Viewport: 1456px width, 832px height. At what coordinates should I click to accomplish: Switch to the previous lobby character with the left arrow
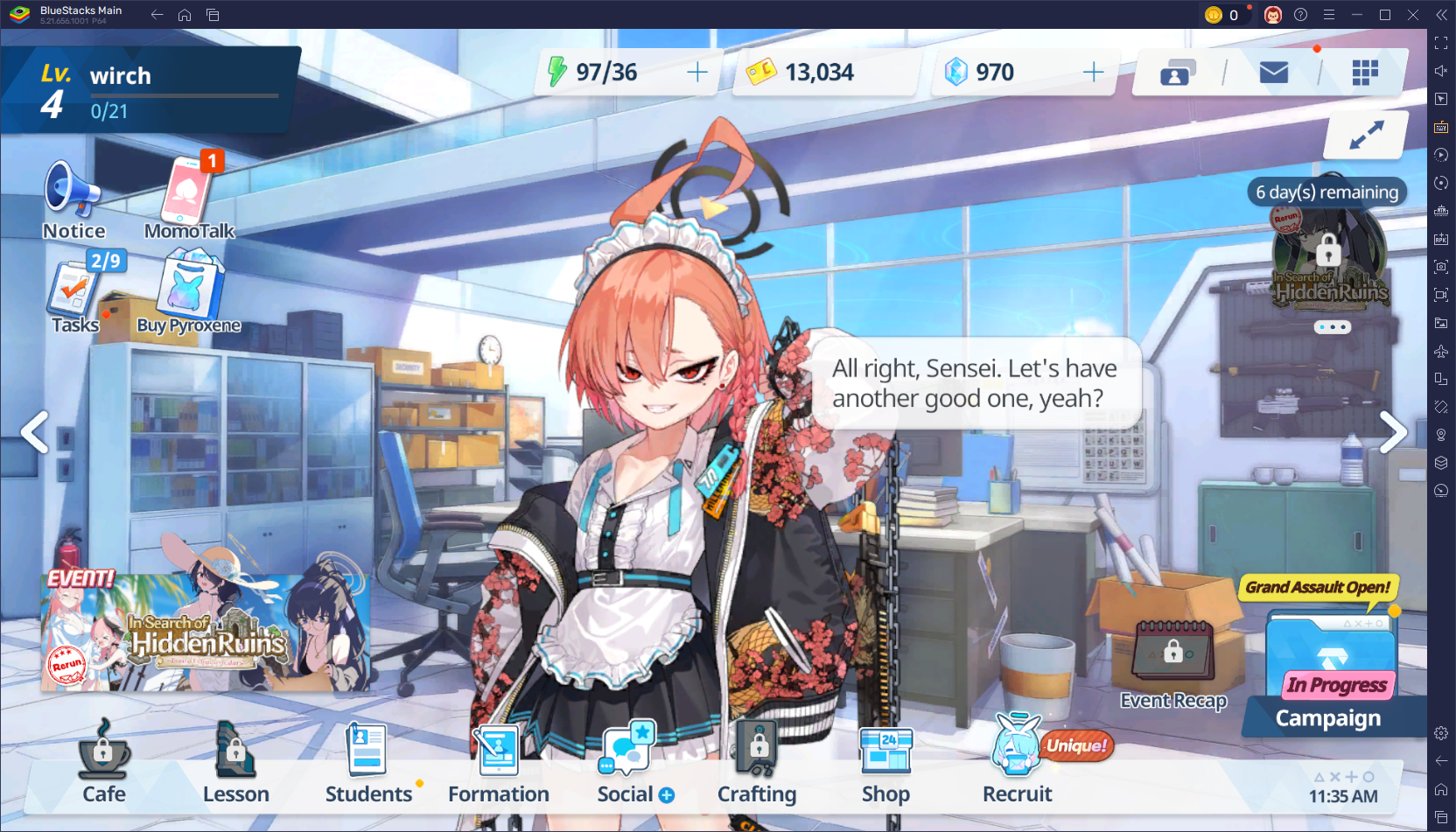pos(35,432)
